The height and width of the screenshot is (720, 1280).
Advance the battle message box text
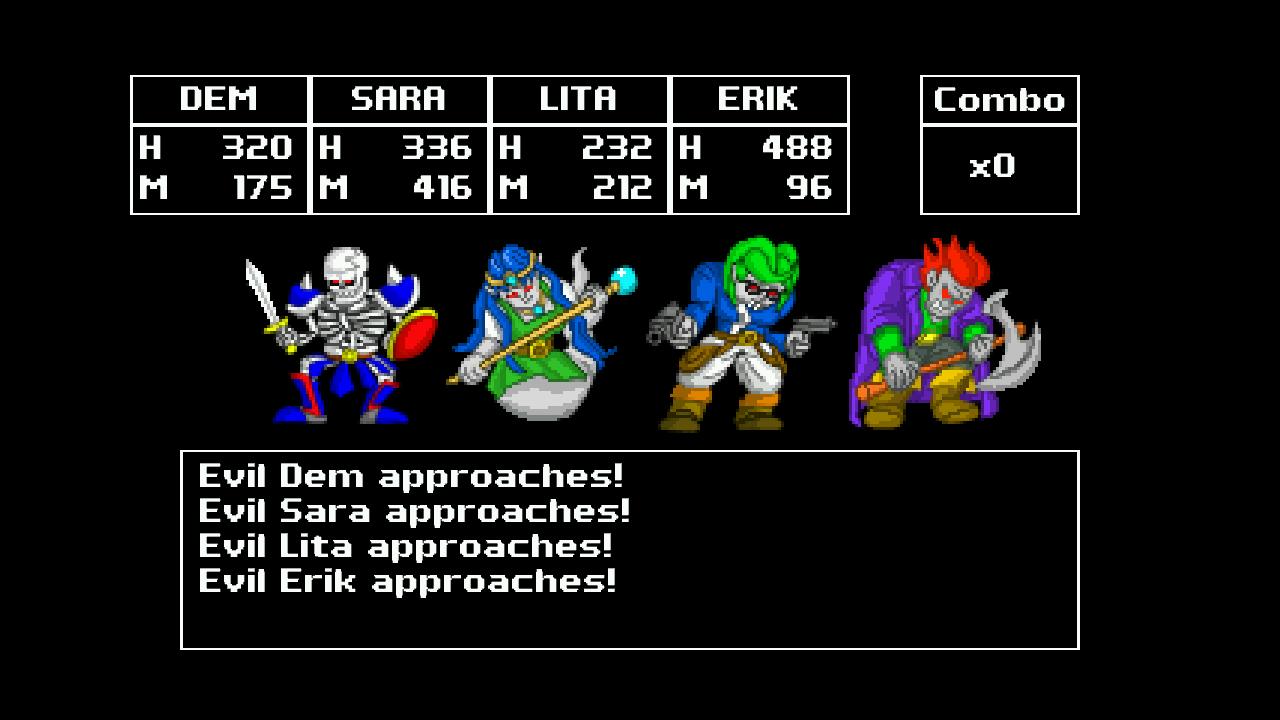tap(630, 549)
